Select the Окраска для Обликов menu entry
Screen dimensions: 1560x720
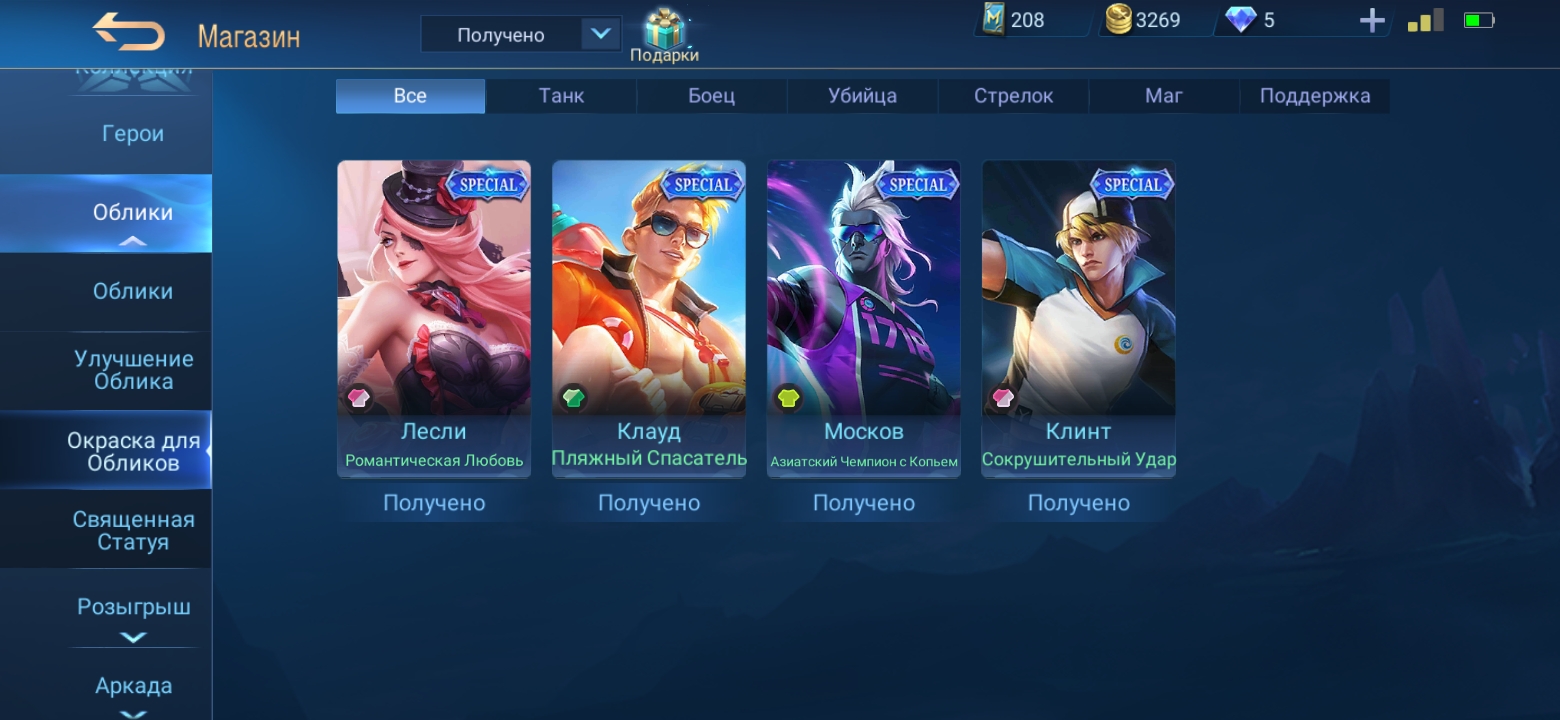(x=133, y=452)
